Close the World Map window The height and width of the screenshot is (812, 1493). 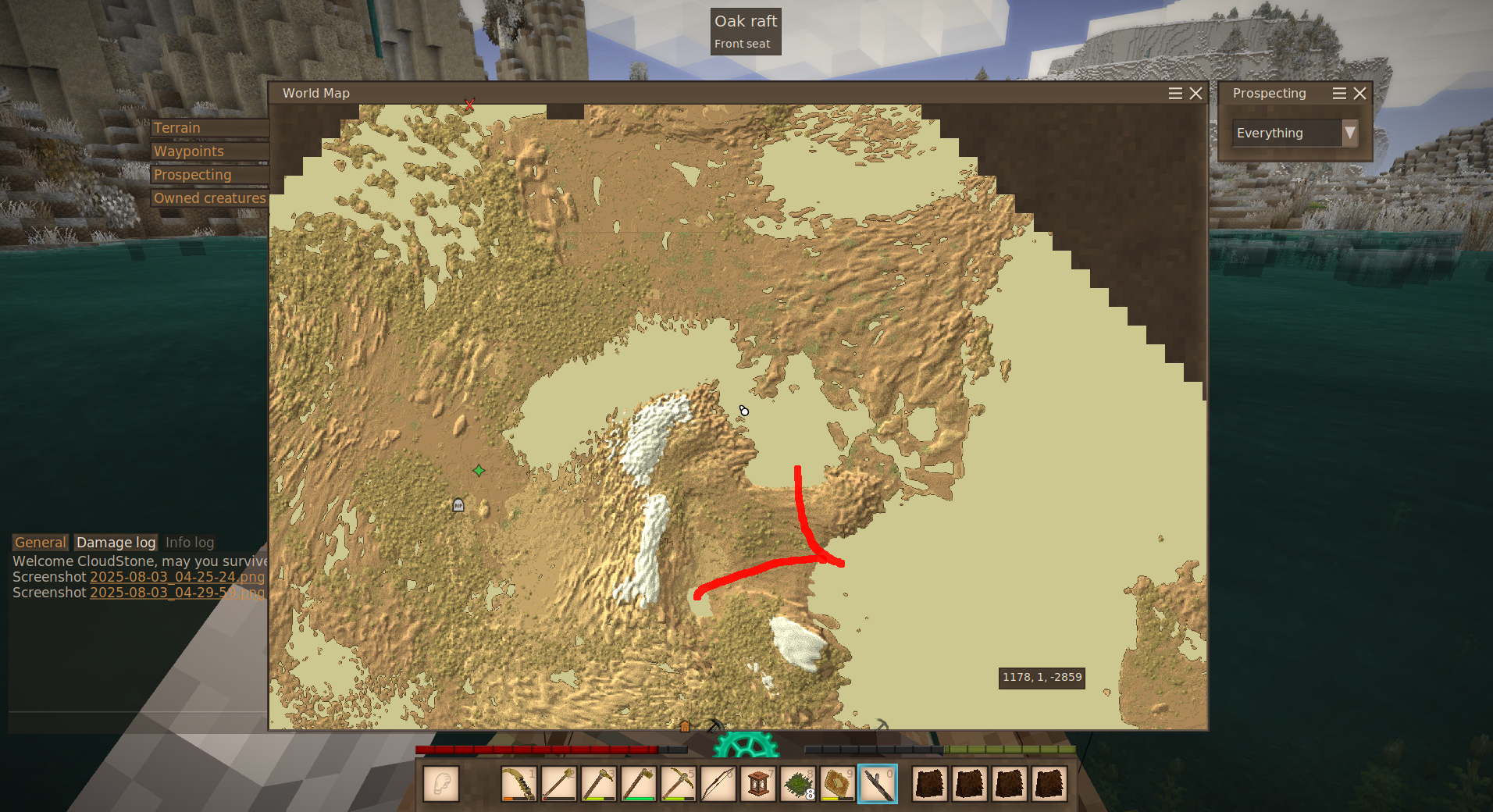pos(1195,94)
